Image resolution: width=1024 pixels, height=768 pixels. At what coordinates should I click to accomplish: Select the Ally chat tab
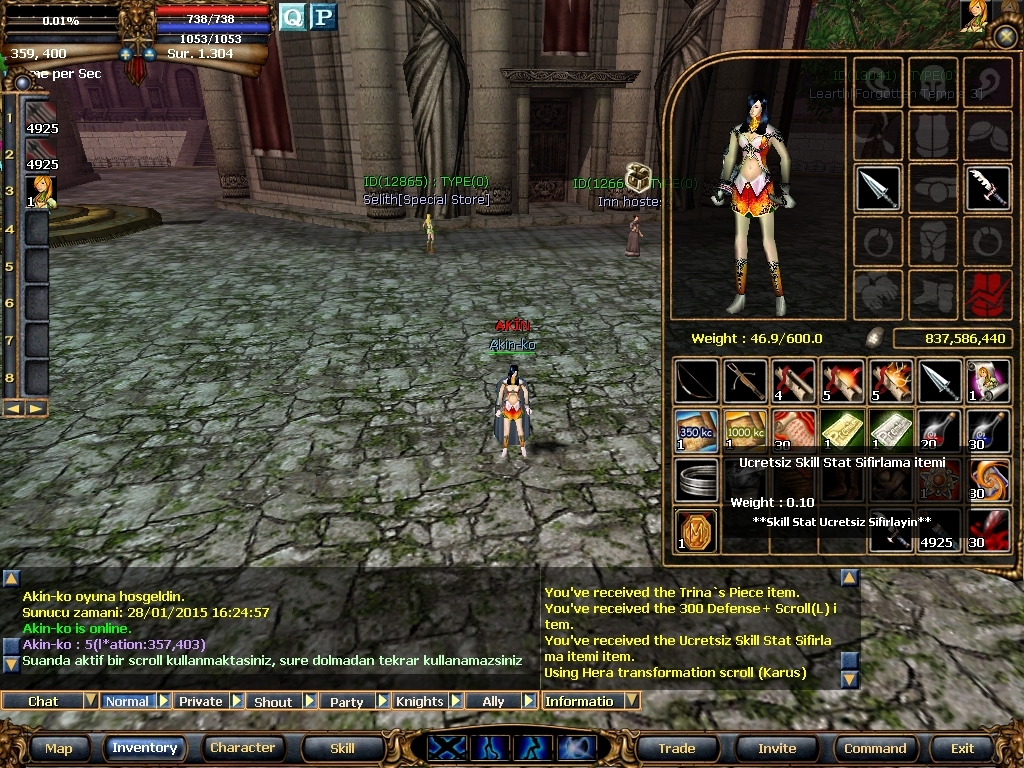point(493,701)
